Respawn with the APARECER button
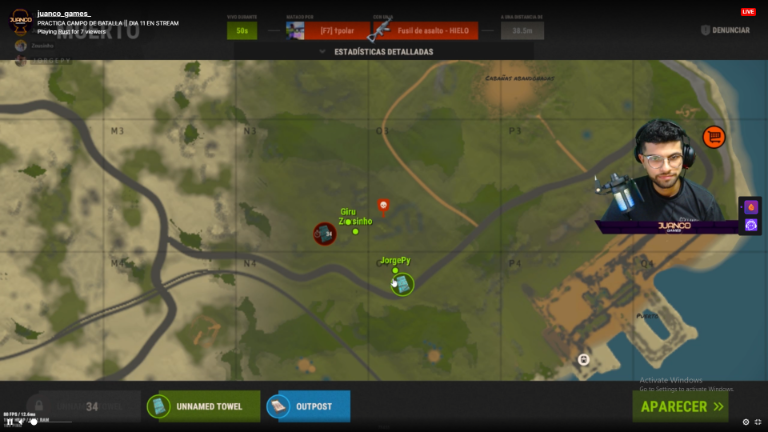 tap(683, 407)
